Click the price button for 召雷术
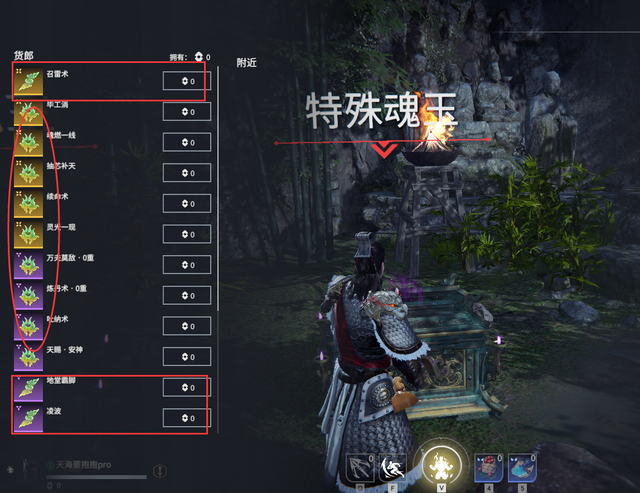The image size is (640, 493). point(187,81)
